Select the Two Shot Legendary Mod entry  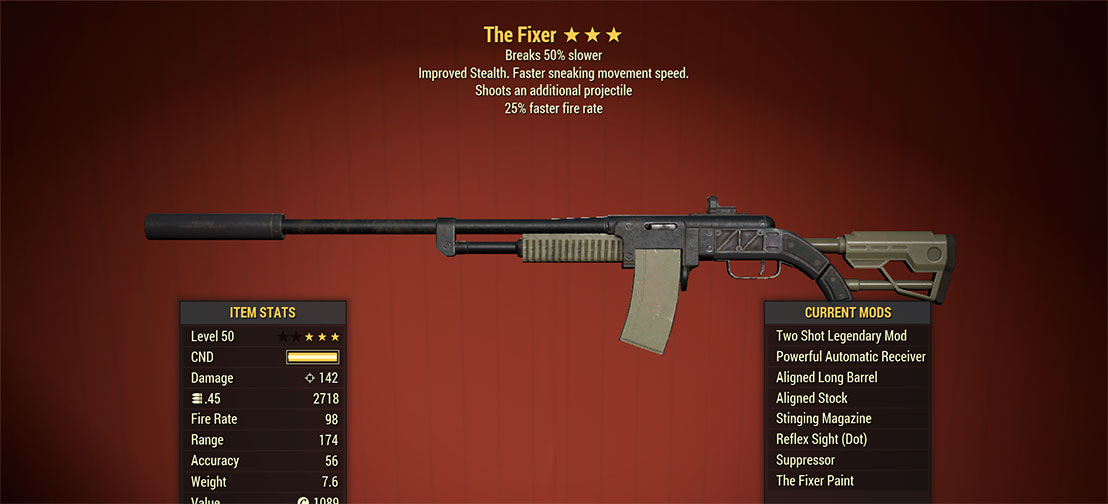pos(841,336)
